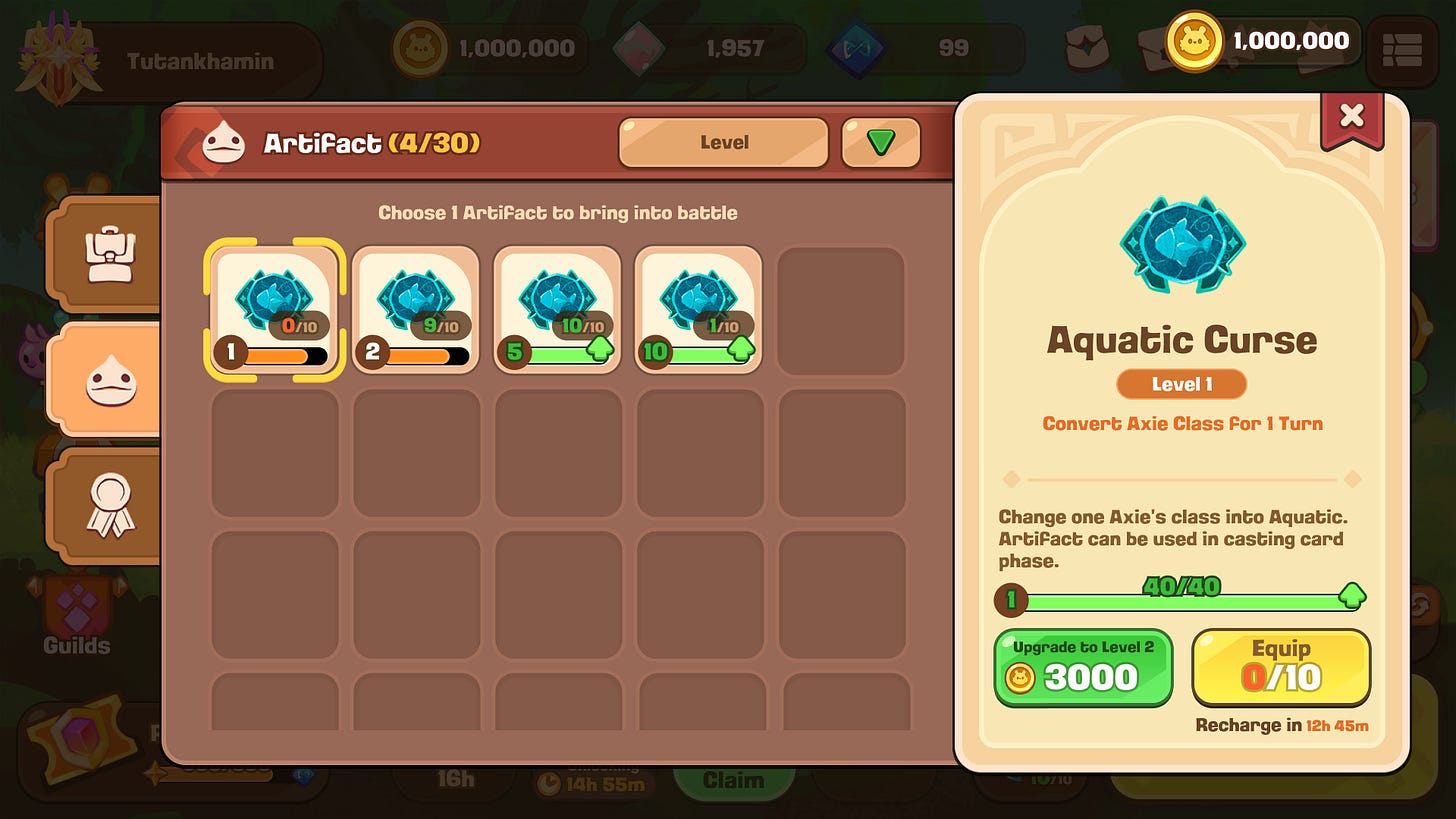Click the Claim button at the bottom
Screen dimensions: 1456x819
pyautogui.click(x=735, y=780)
